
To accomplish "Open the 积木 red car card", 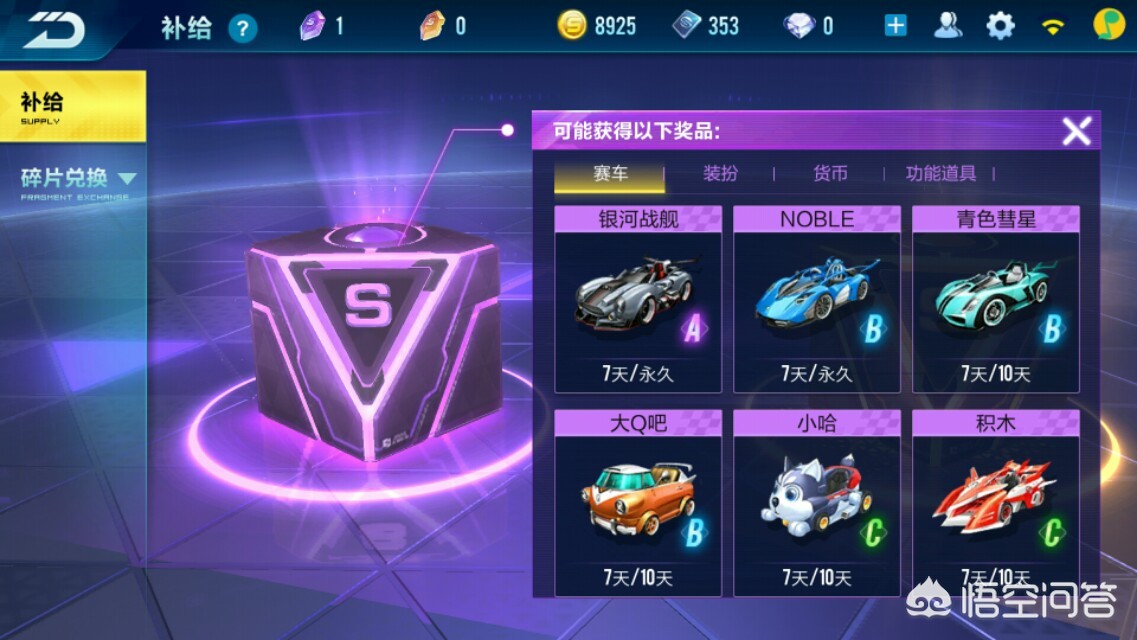I will tap(996, 502).
